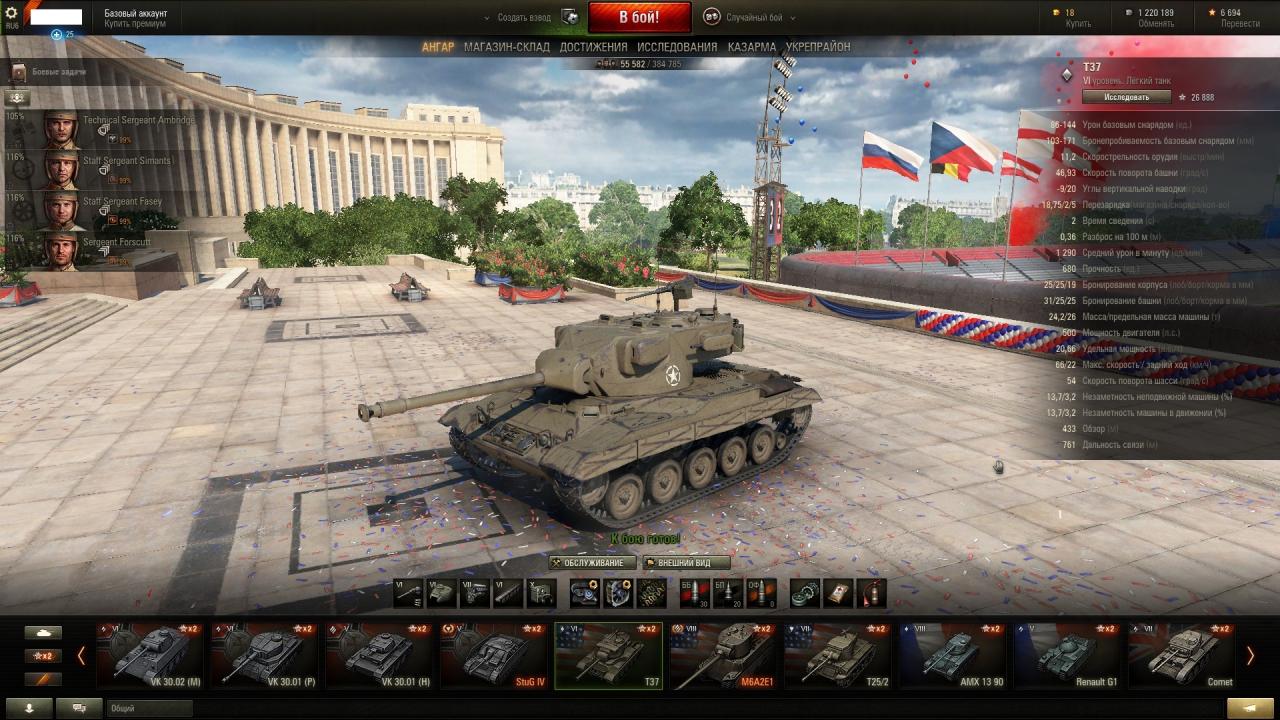The image size is (1280, 720).
Task: Click the fire extinguisher consumable slot
Action: [x=871, y=593]
